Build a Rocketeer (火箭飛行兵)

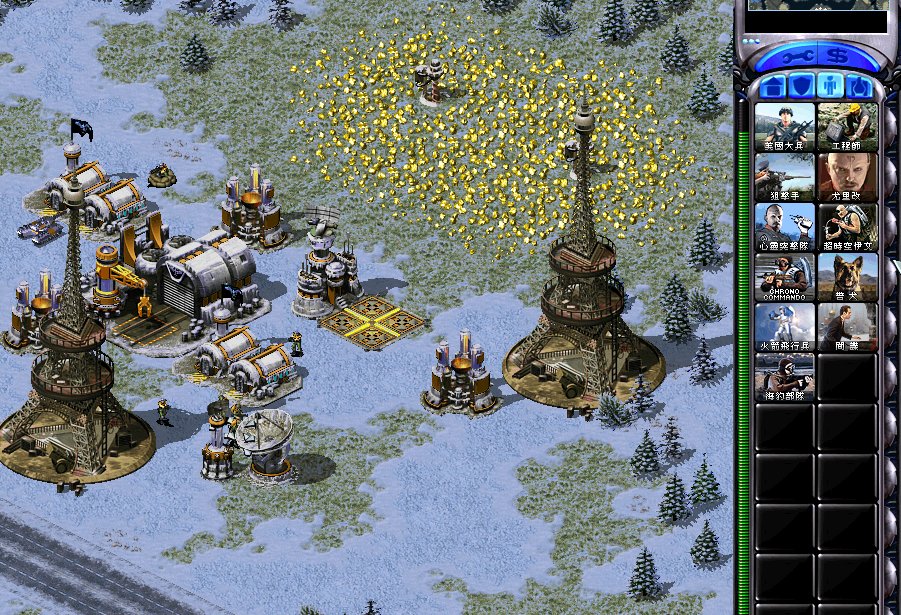785,327
